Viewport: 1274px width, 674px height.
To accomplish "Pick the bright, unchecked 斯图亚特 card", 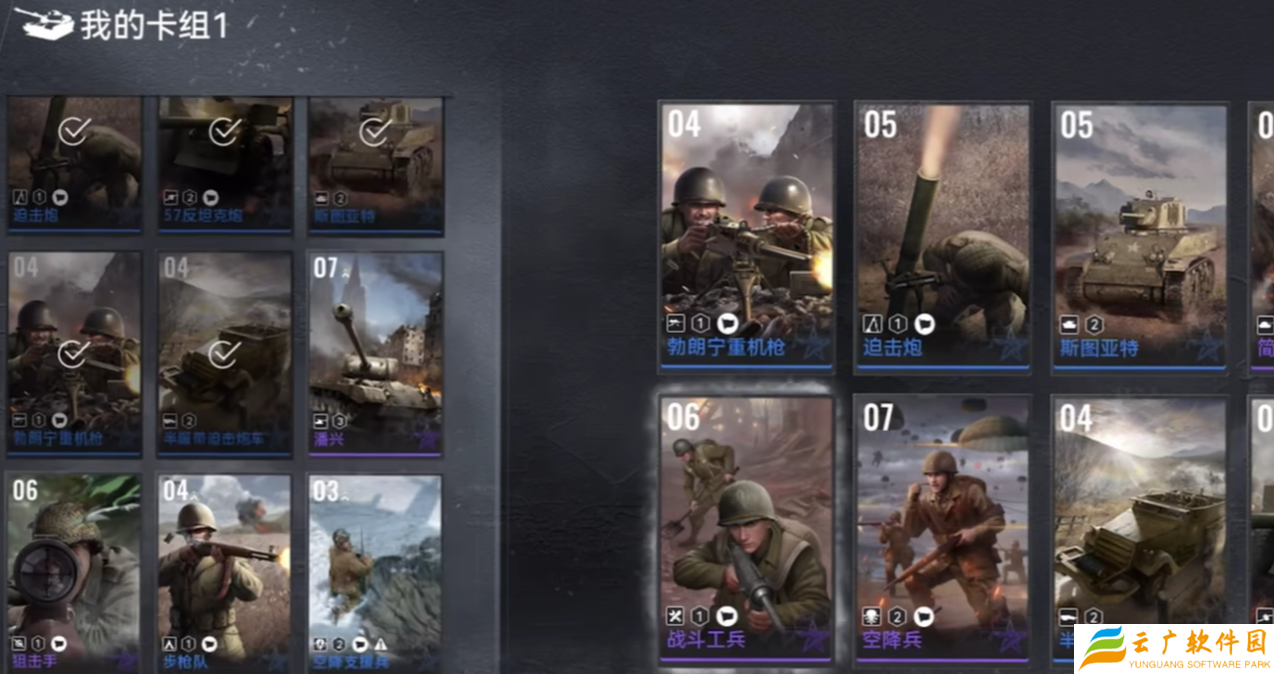I will point(1139,237).
